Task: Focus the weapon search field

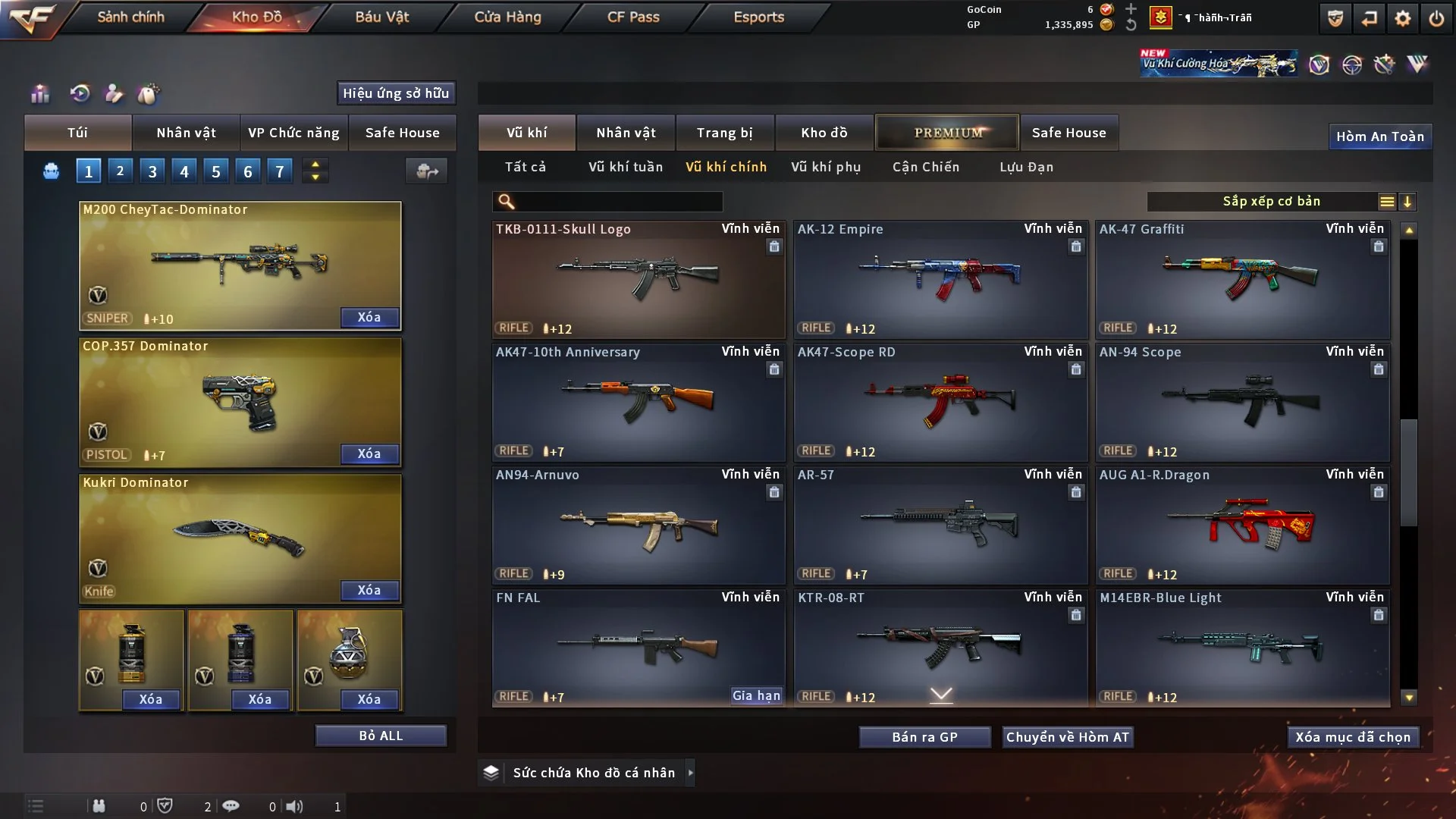Action: [618, 201]
